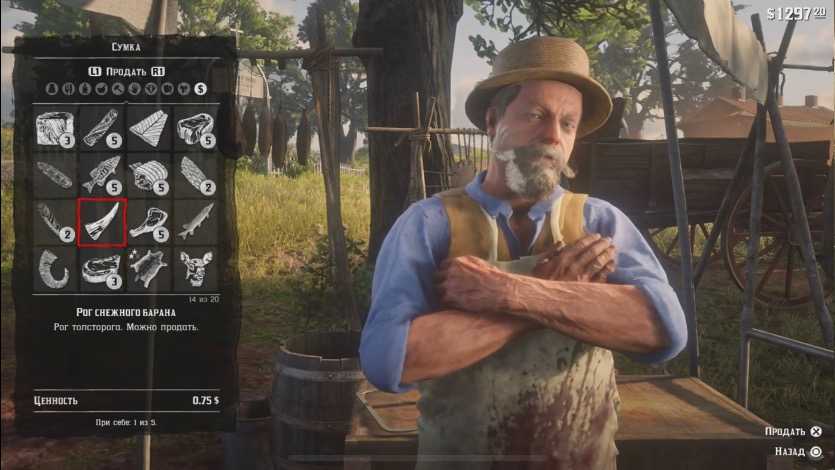Switch to the dollar sign category

(x=201, y=89)
